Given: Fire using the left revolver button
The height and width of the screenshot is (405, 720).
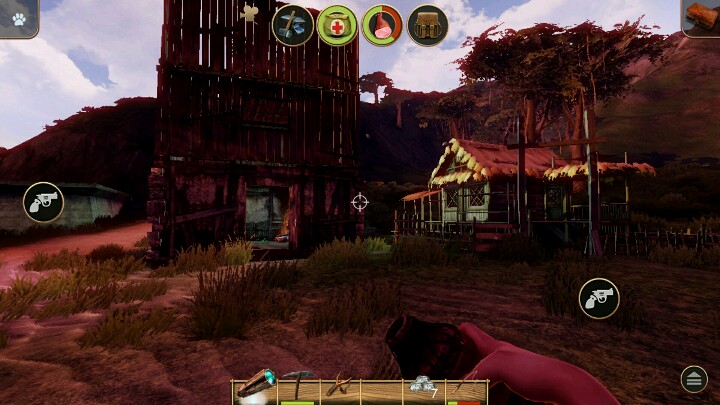Looking at the screenshot, I should point(43,202).
